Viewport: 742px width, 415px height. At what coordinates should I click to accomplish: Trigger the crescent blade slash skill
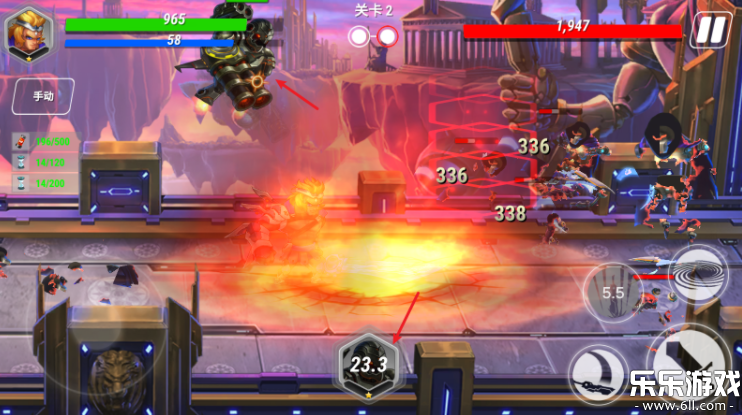point(599,372)
